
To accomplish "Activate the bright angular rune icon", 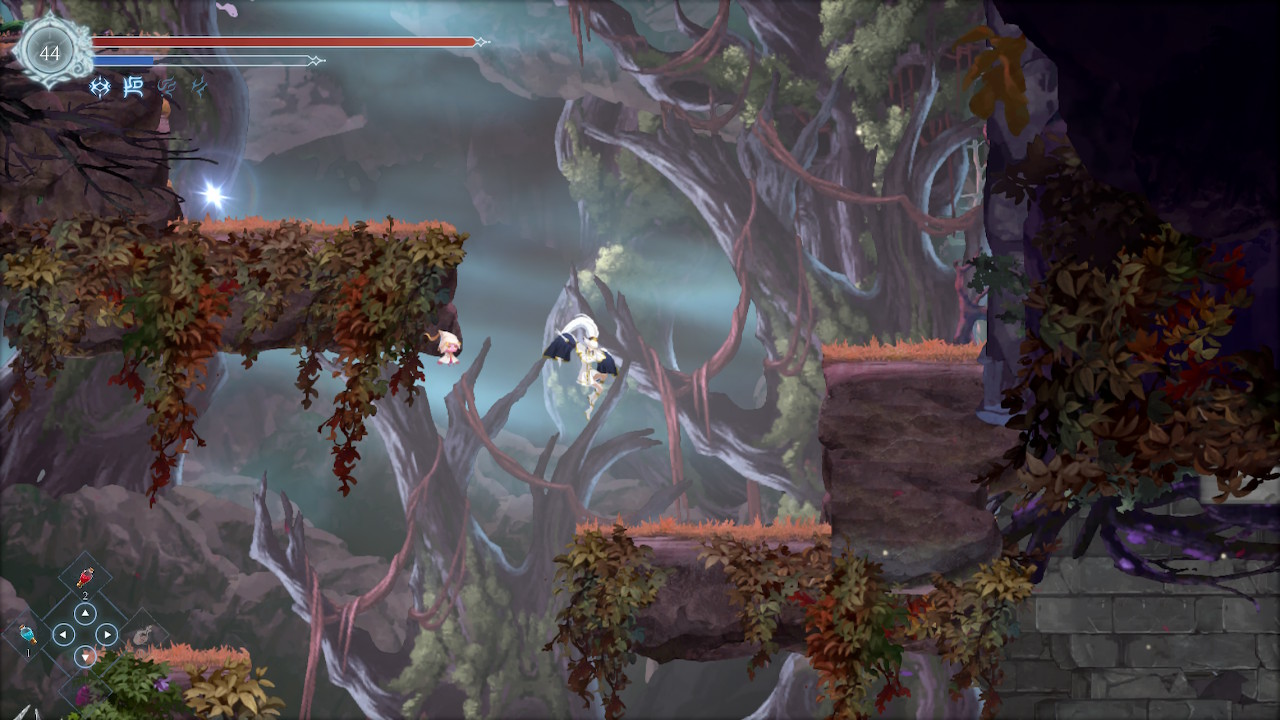I will (133, 87).
